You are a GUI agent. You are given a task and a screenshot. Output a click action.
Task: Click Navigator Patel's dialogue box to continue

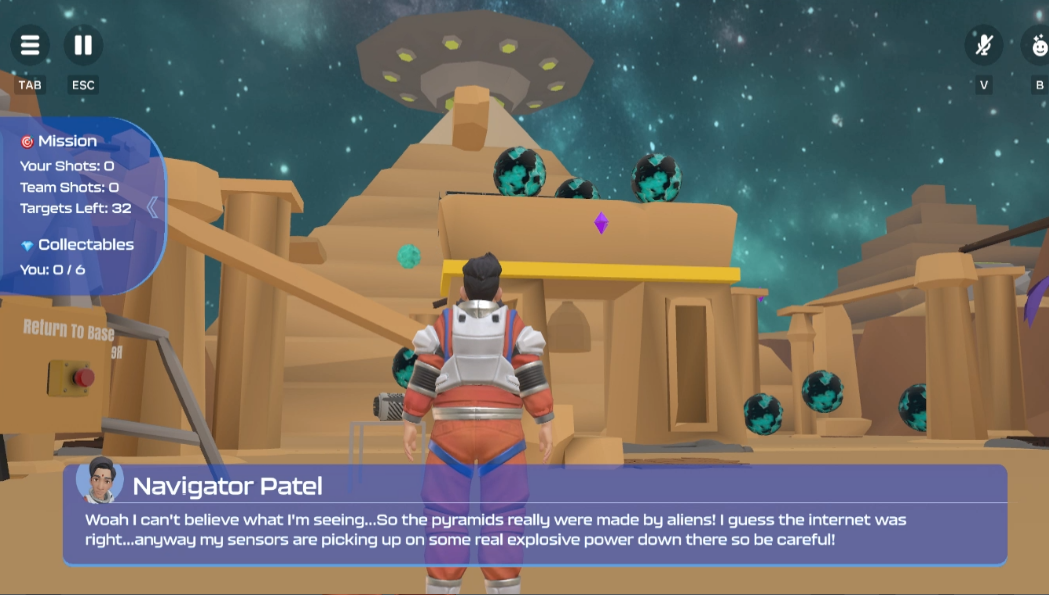pyautogui.click(x=534, y=514)
